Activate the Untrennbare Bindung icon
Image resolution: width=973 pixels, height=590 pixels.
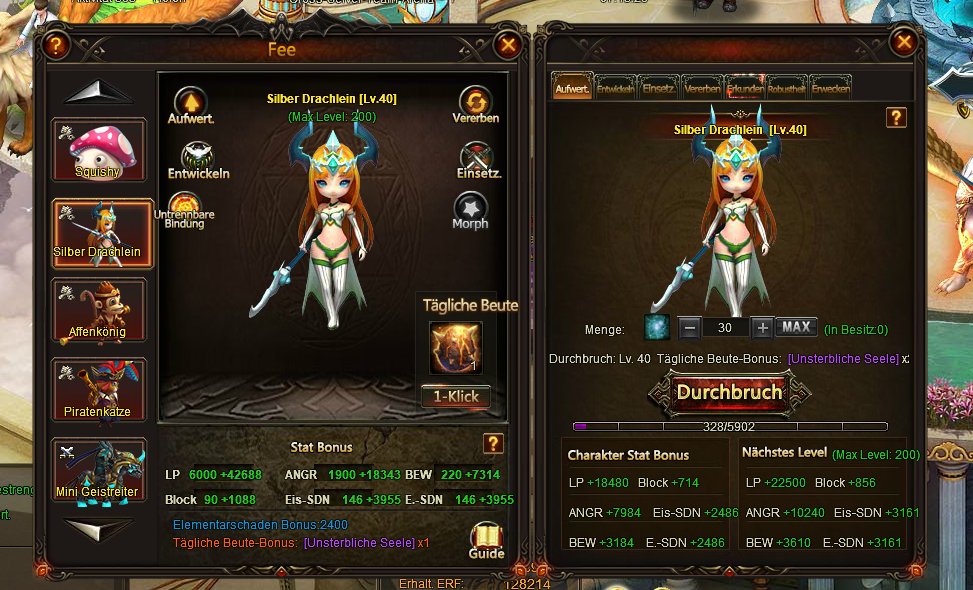[x=185, y=208]
